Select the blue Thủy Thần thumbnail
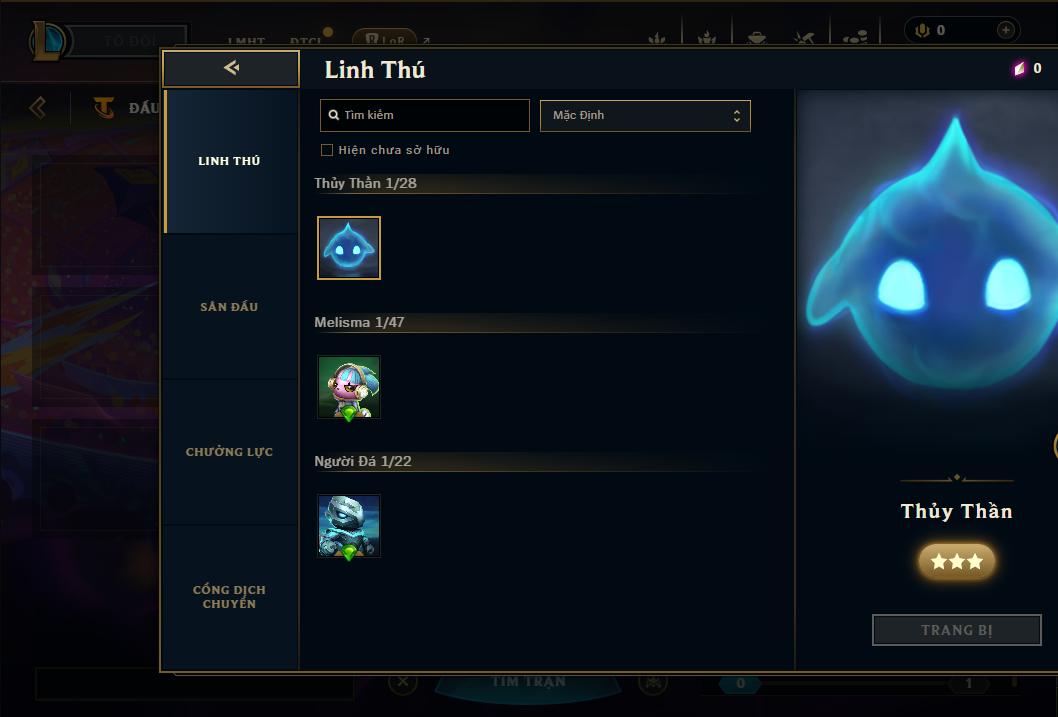Viewport: 1058px width, 717px height. [349, 248]
